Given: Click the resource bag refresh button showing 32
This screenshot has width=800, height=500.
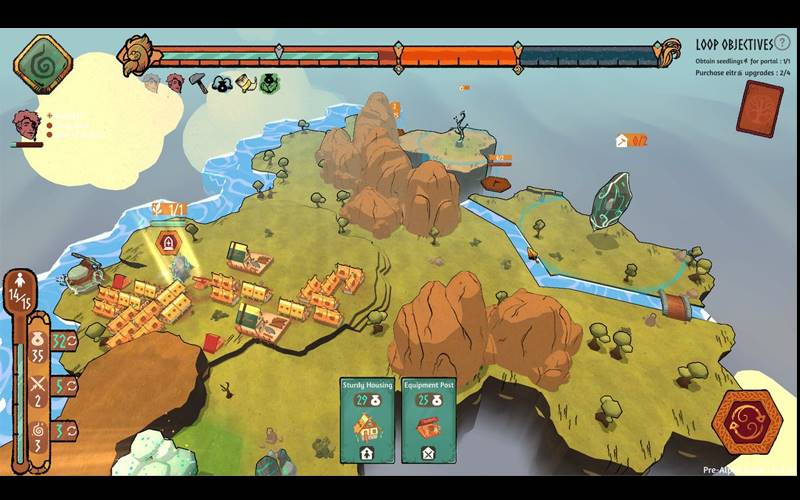Looking at the screenshot, I should point(64,341).
